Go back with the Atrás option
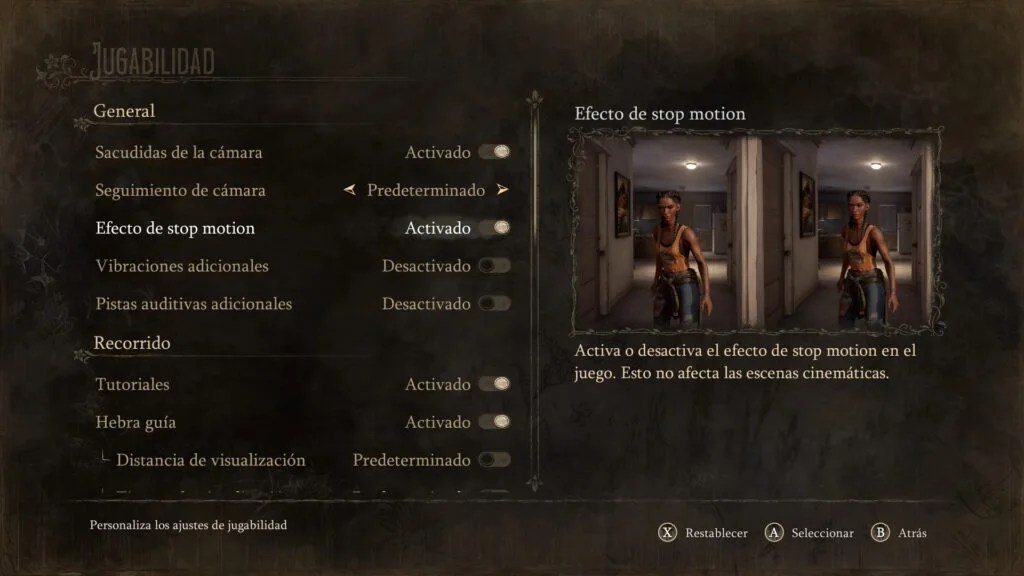This screenshot has height=576, width=1024. (x=900, y=533)
